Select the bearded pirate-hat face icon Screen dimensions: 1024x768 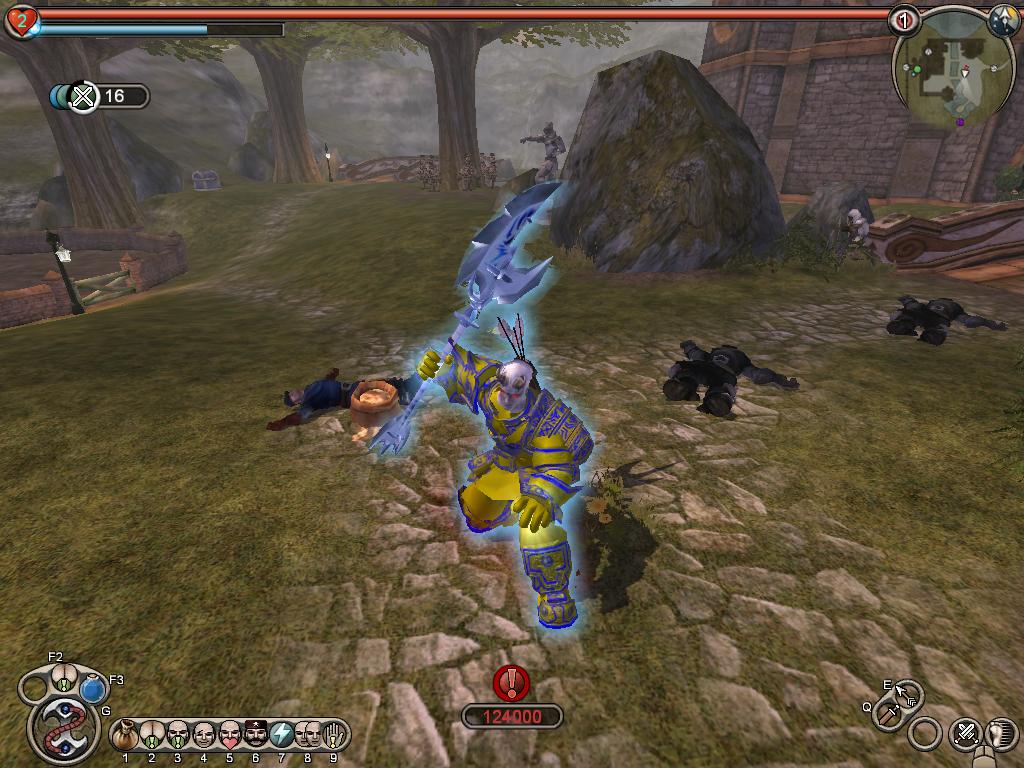point(256,735)
